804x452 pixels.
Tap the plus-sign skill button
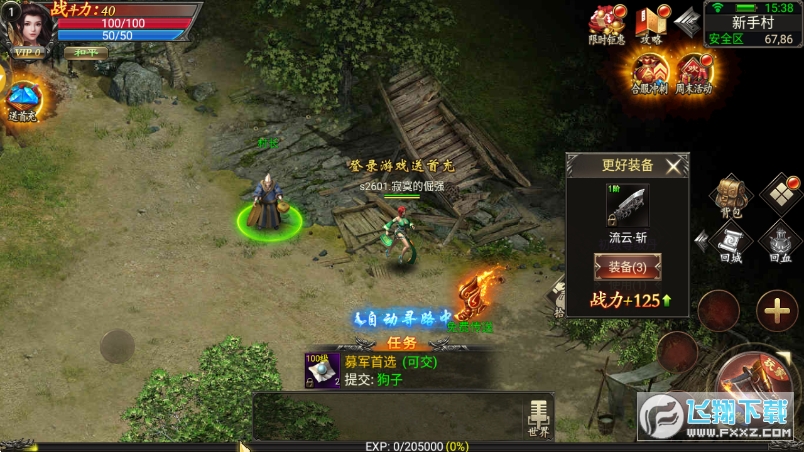click(776, 311)
